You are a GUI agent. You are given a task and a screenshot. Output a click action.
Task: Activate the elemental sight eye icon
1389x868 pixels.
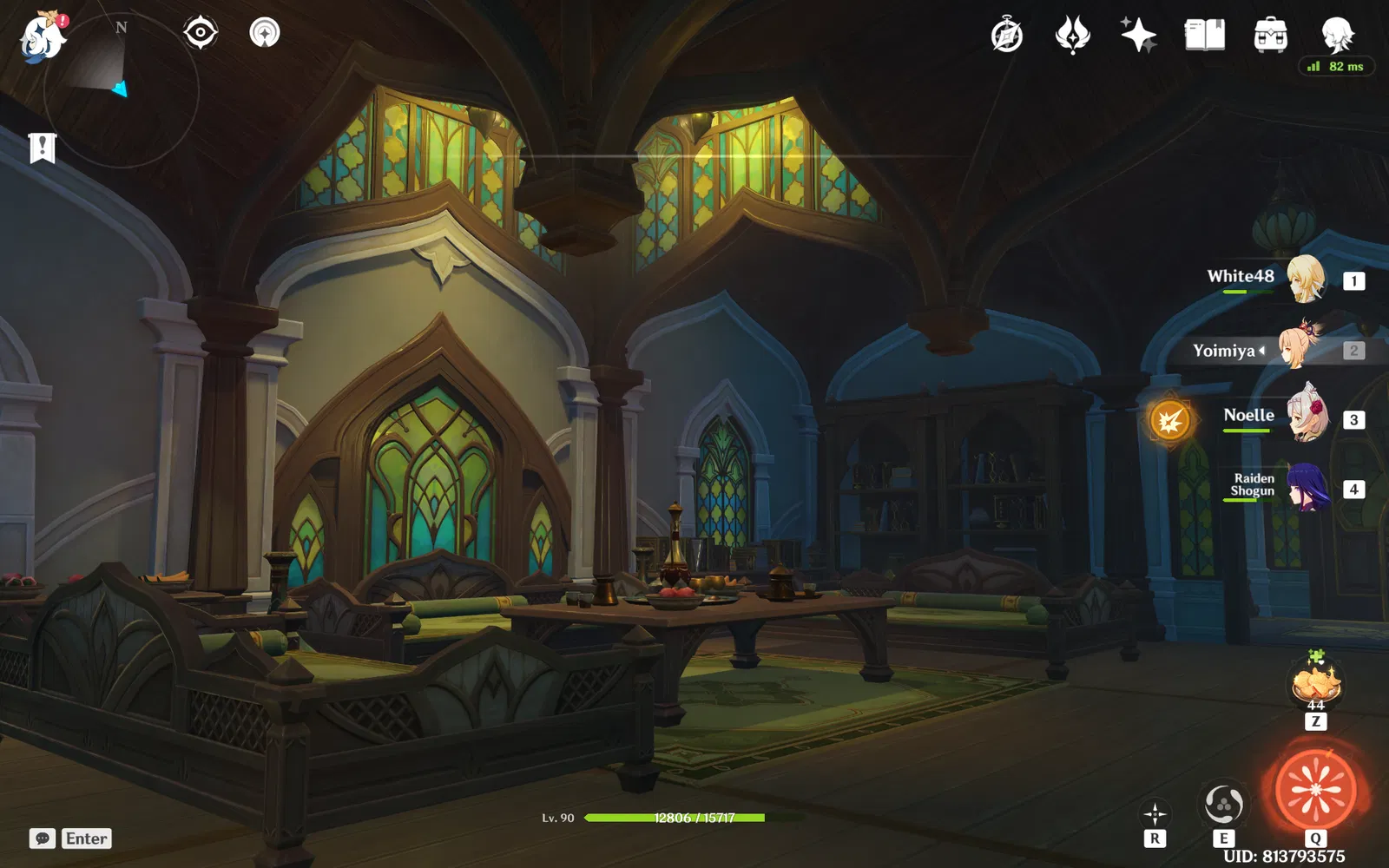tap(201, 32)
